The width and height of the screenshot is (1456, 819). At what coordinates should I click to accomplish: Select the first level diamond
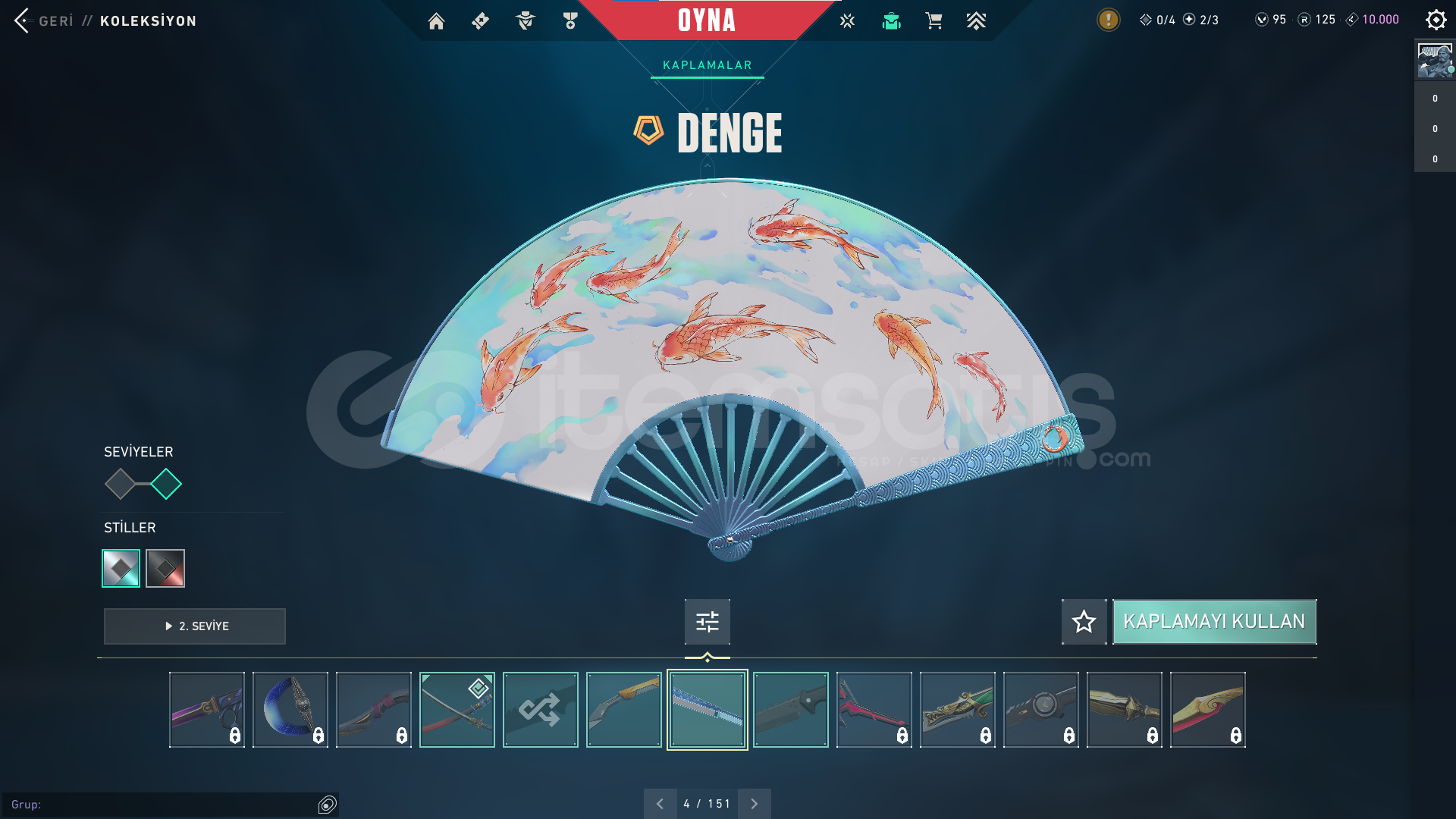[120, 484]
